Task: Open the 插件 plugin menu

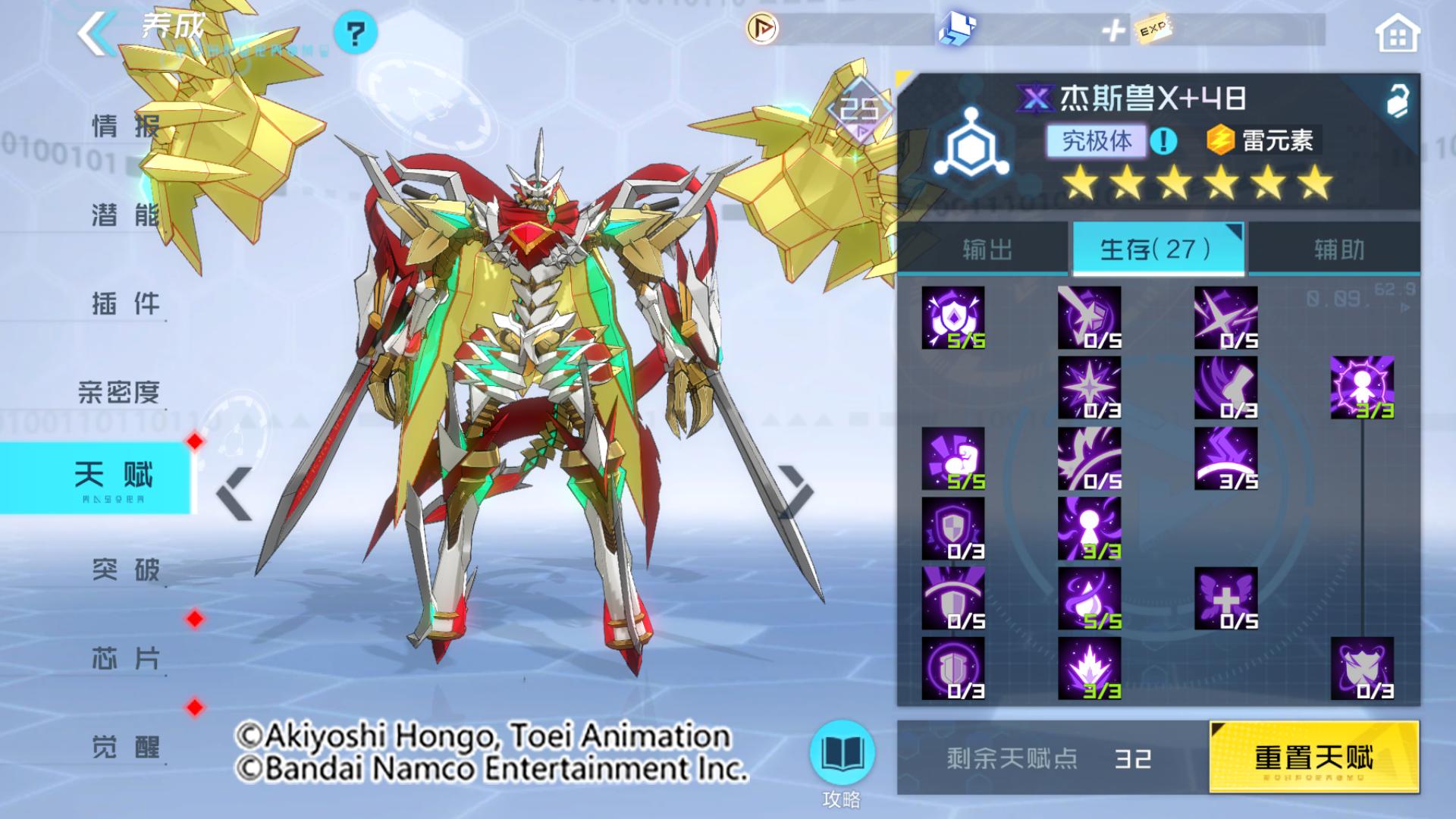Action: (125, 304)
